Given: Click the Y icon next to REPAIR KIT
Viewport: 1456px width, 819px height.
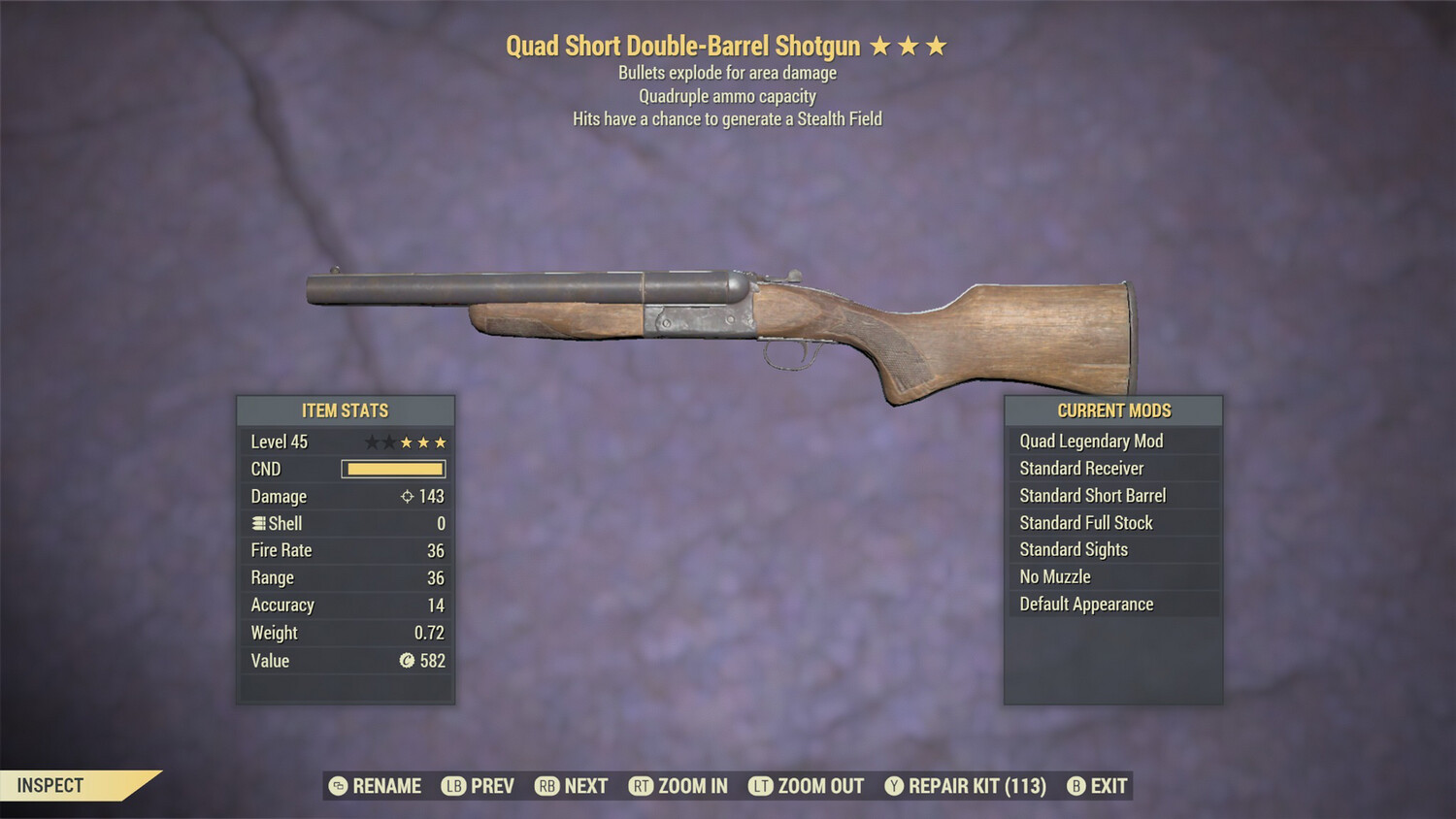Looking at the screenshot, I should 894,786.
